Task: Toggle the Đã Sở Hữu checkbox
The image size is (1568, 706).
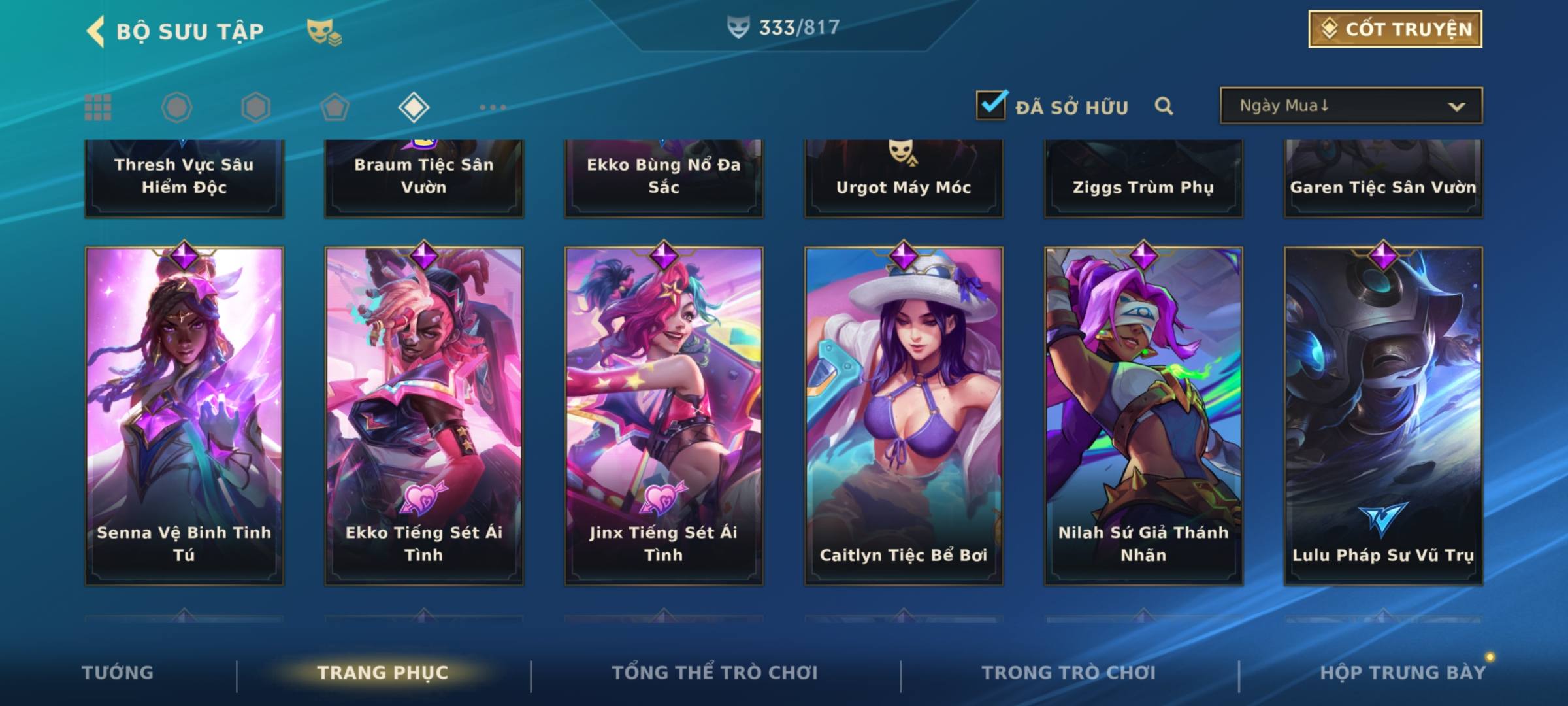Action: 991,105
